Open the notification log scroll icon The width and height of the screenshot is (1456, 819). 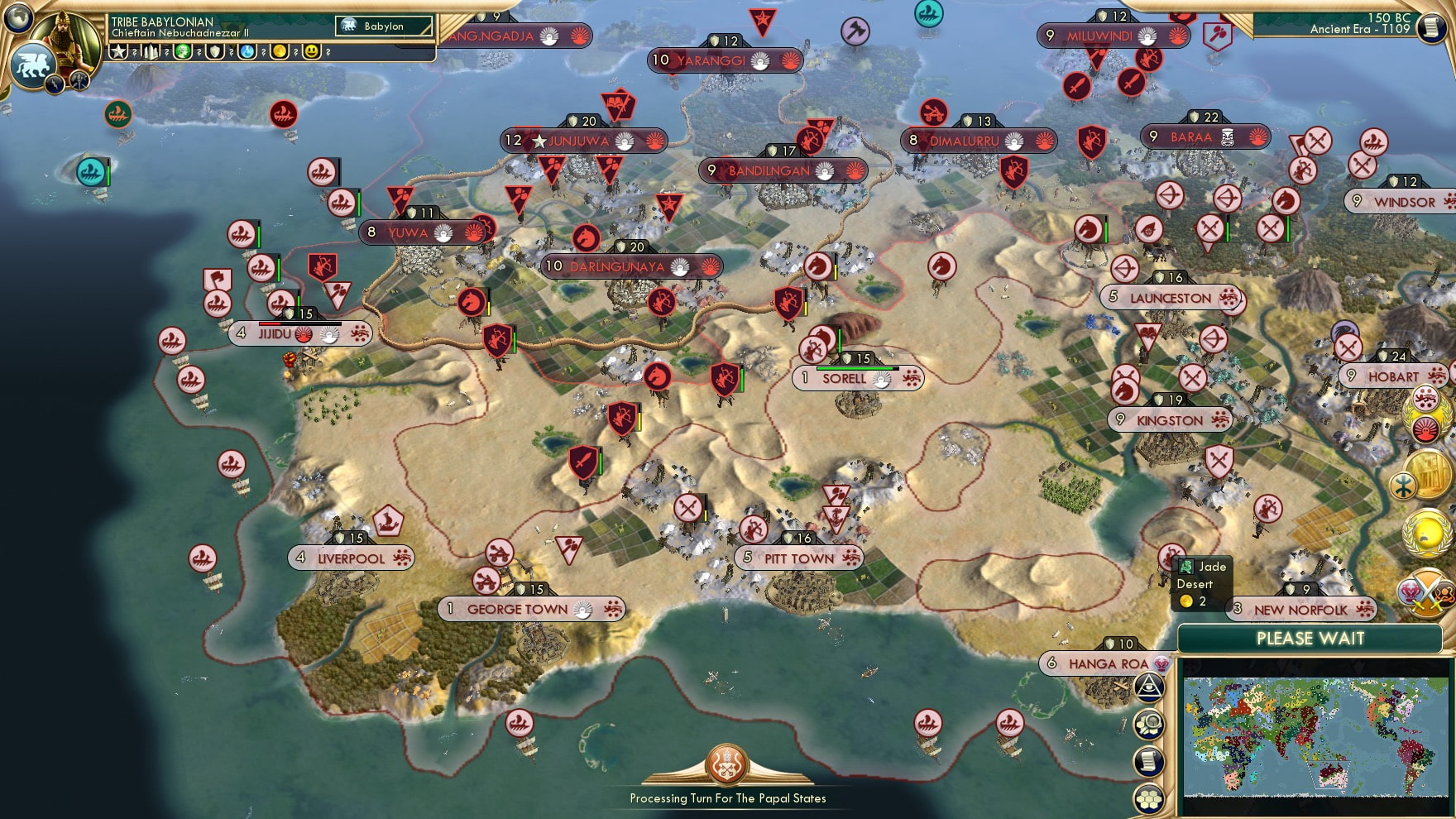[1150, 760]
